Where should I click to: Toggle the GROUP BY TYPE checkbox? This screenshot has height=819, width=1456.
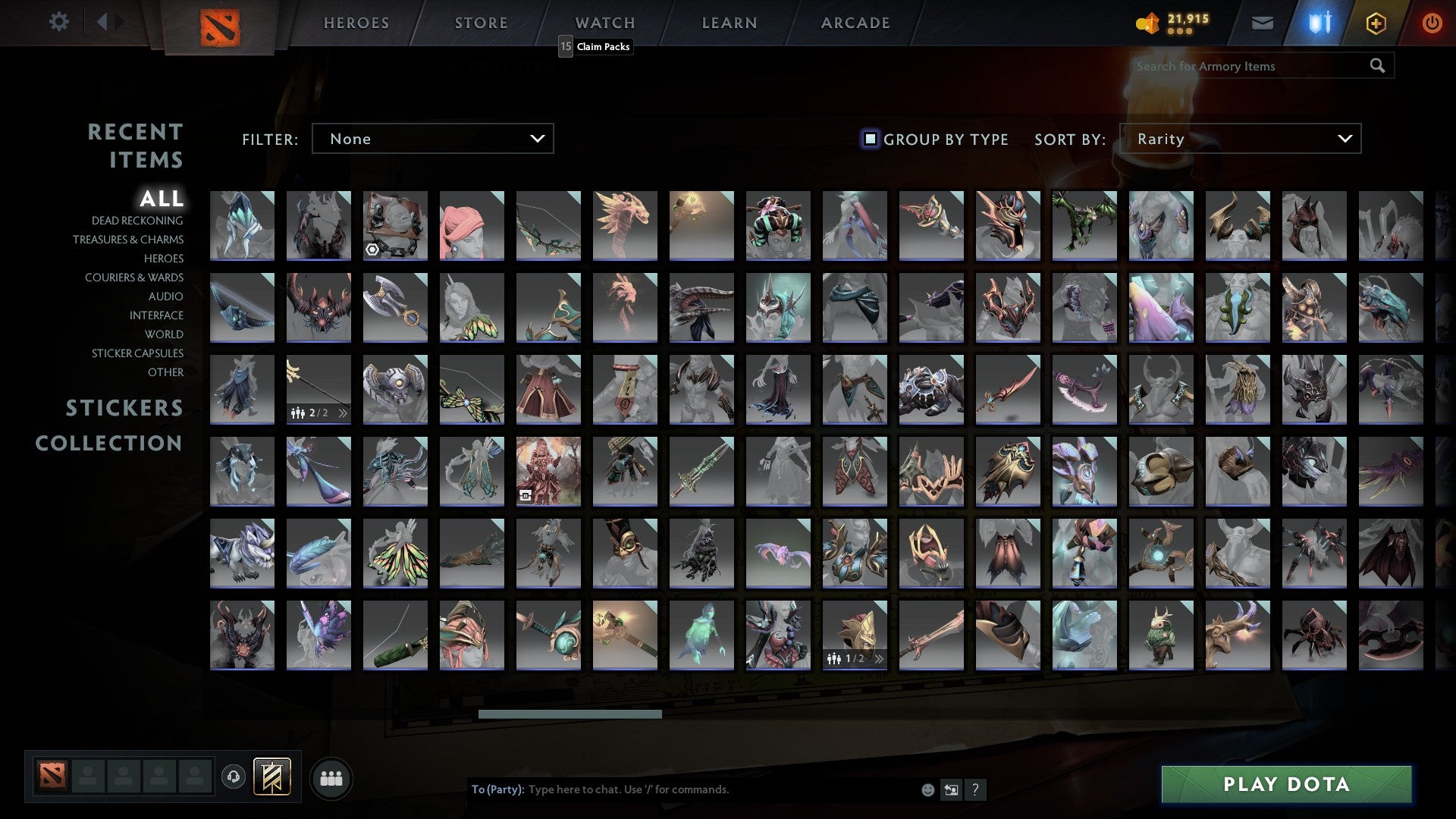(869, 139)
